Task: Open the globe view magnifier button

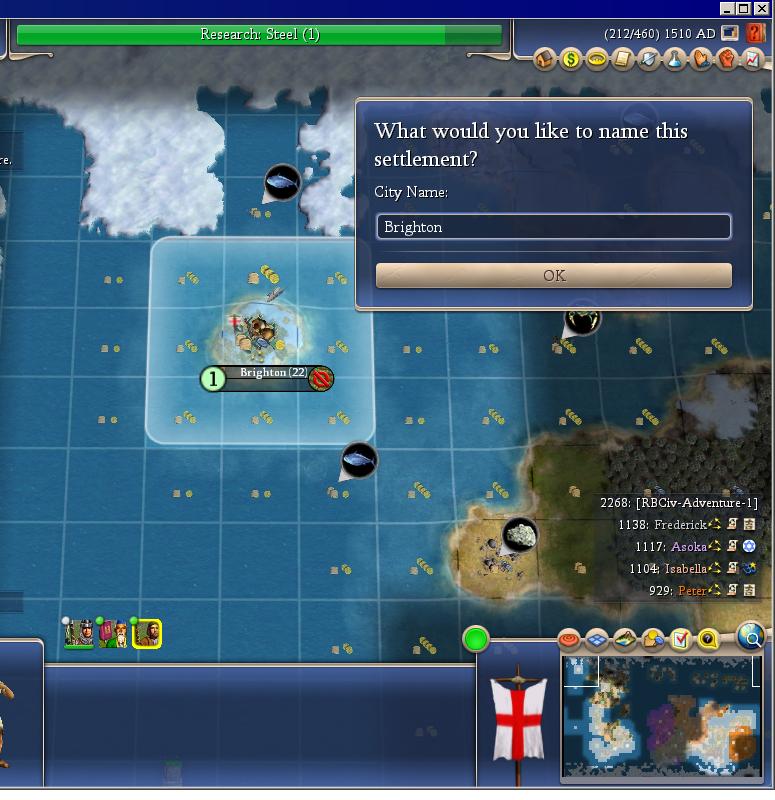Action: tap(751, 635)
